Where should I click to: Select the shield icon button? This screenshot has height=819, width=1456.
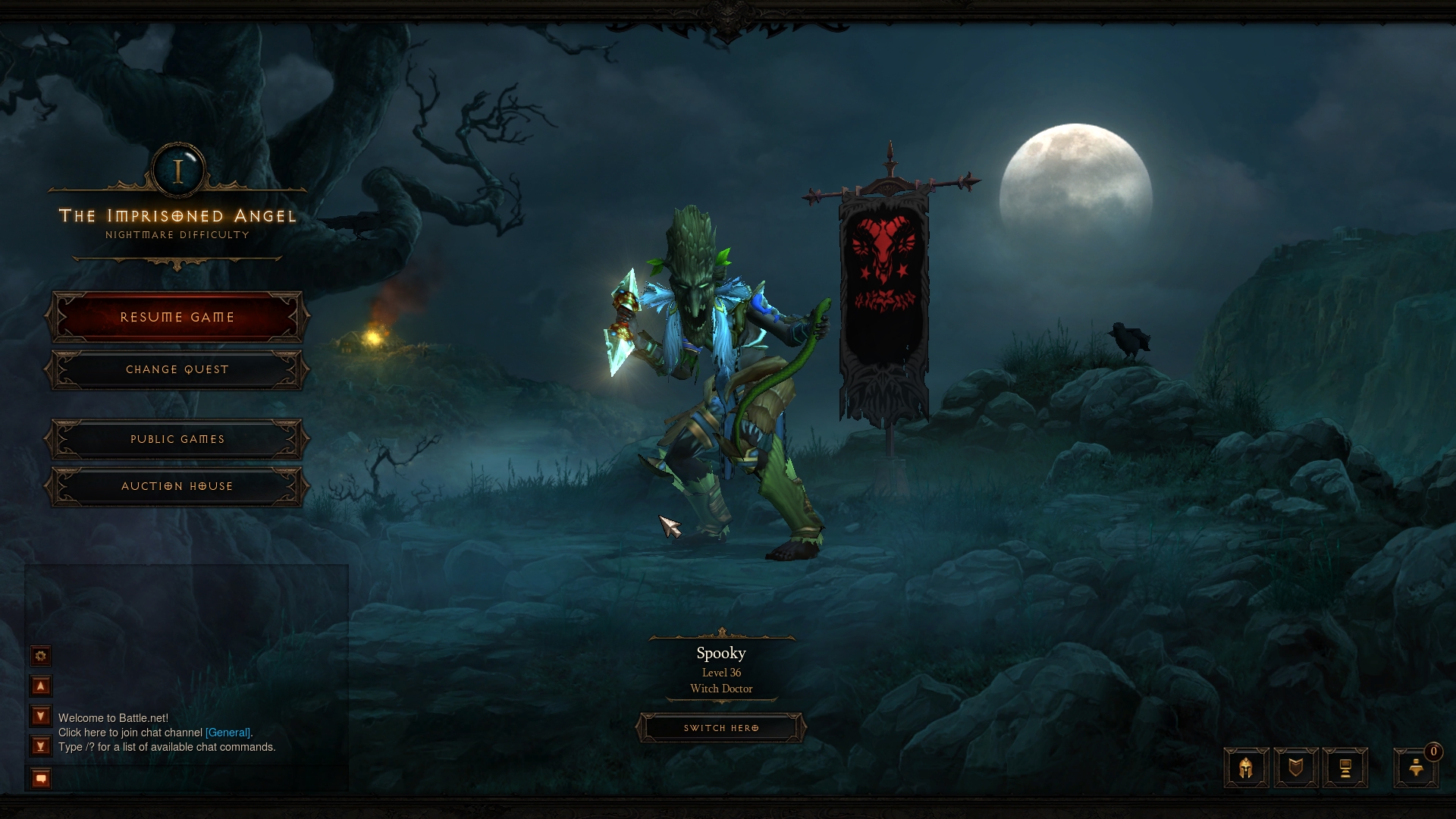point(1296,768)
